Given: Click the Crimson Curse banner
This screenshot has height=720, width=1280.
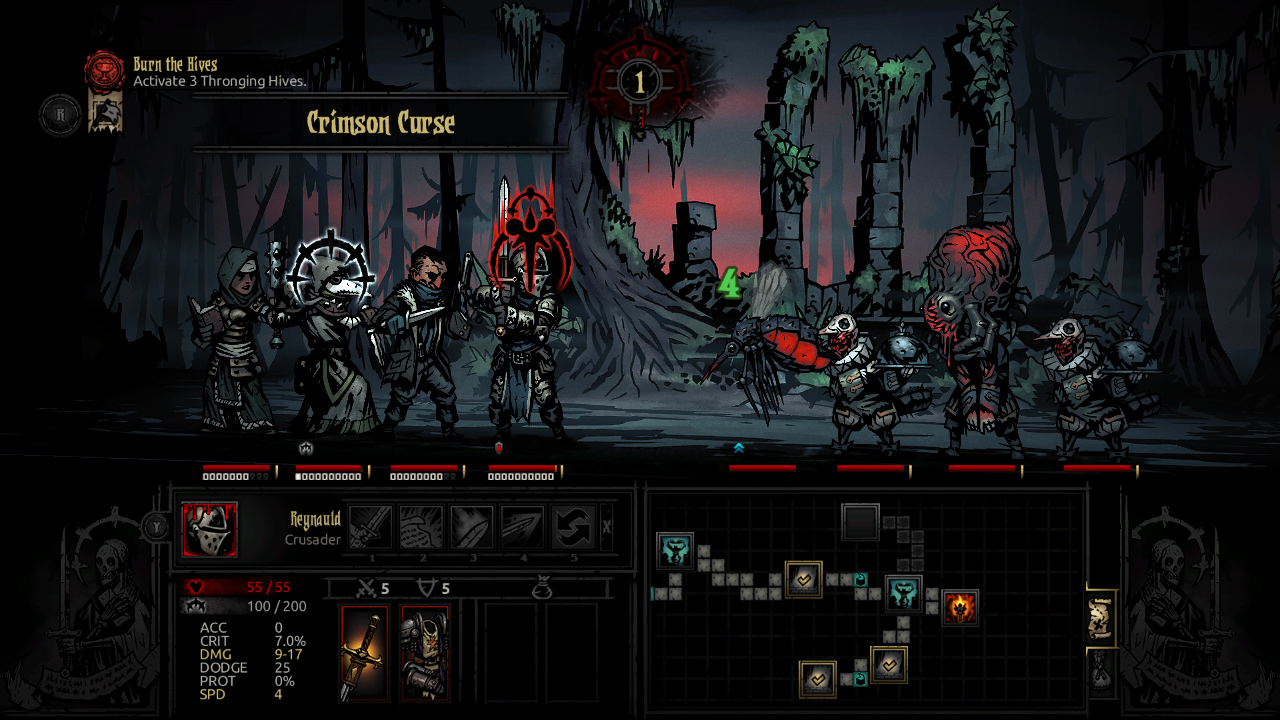Looking at the screenshot, I should tap(380, 123).
